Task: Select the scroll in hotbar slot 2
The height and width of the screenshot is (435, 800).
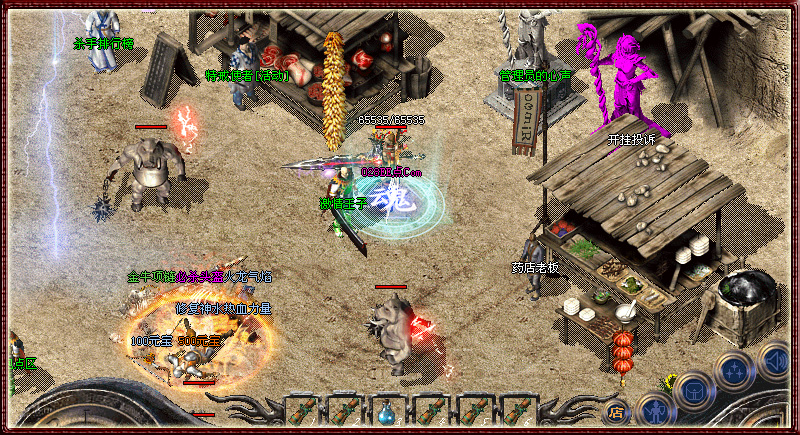Action: pos(344,411)
